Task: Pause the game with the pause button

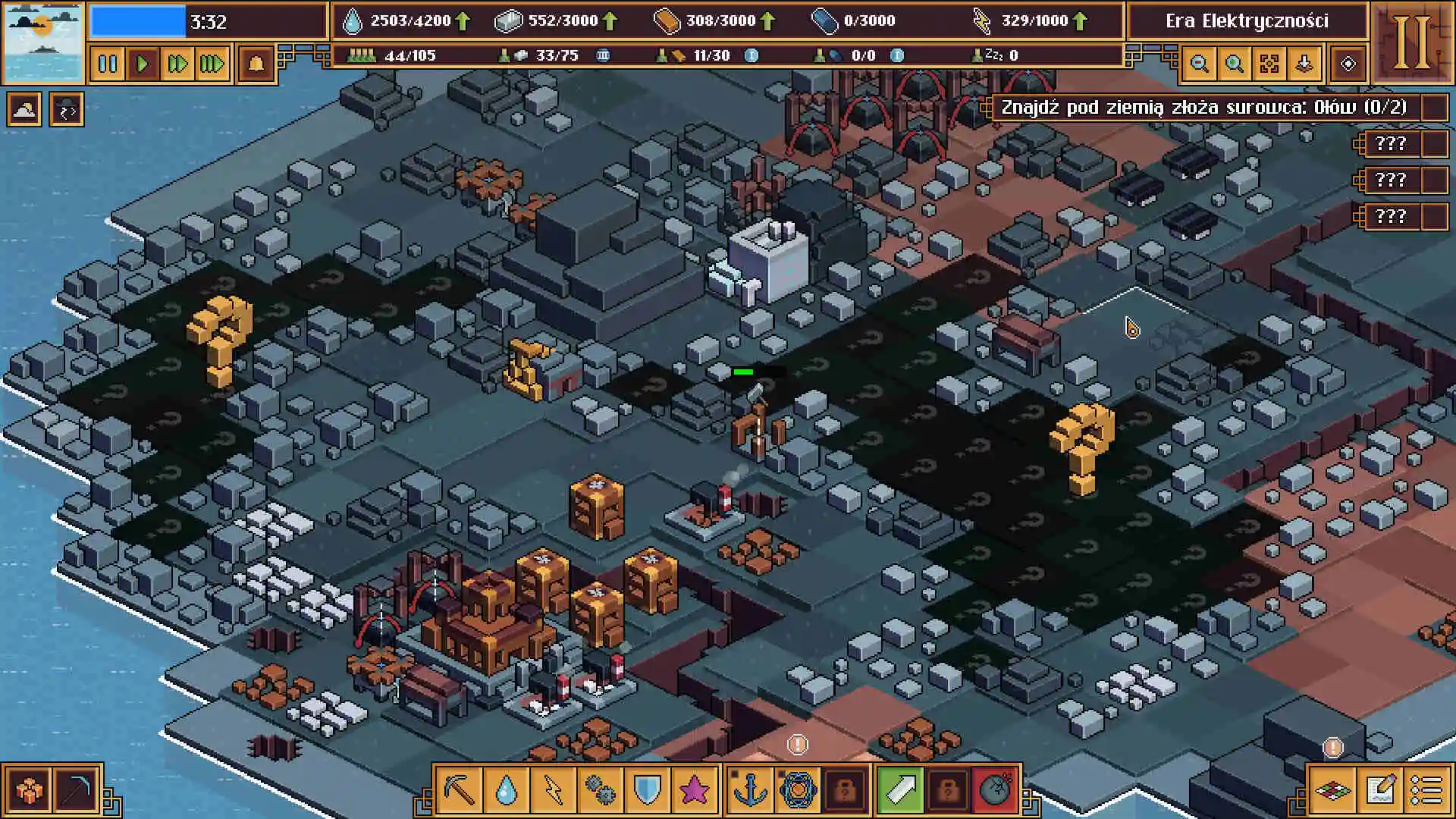Action: click(x=108, y=64)
